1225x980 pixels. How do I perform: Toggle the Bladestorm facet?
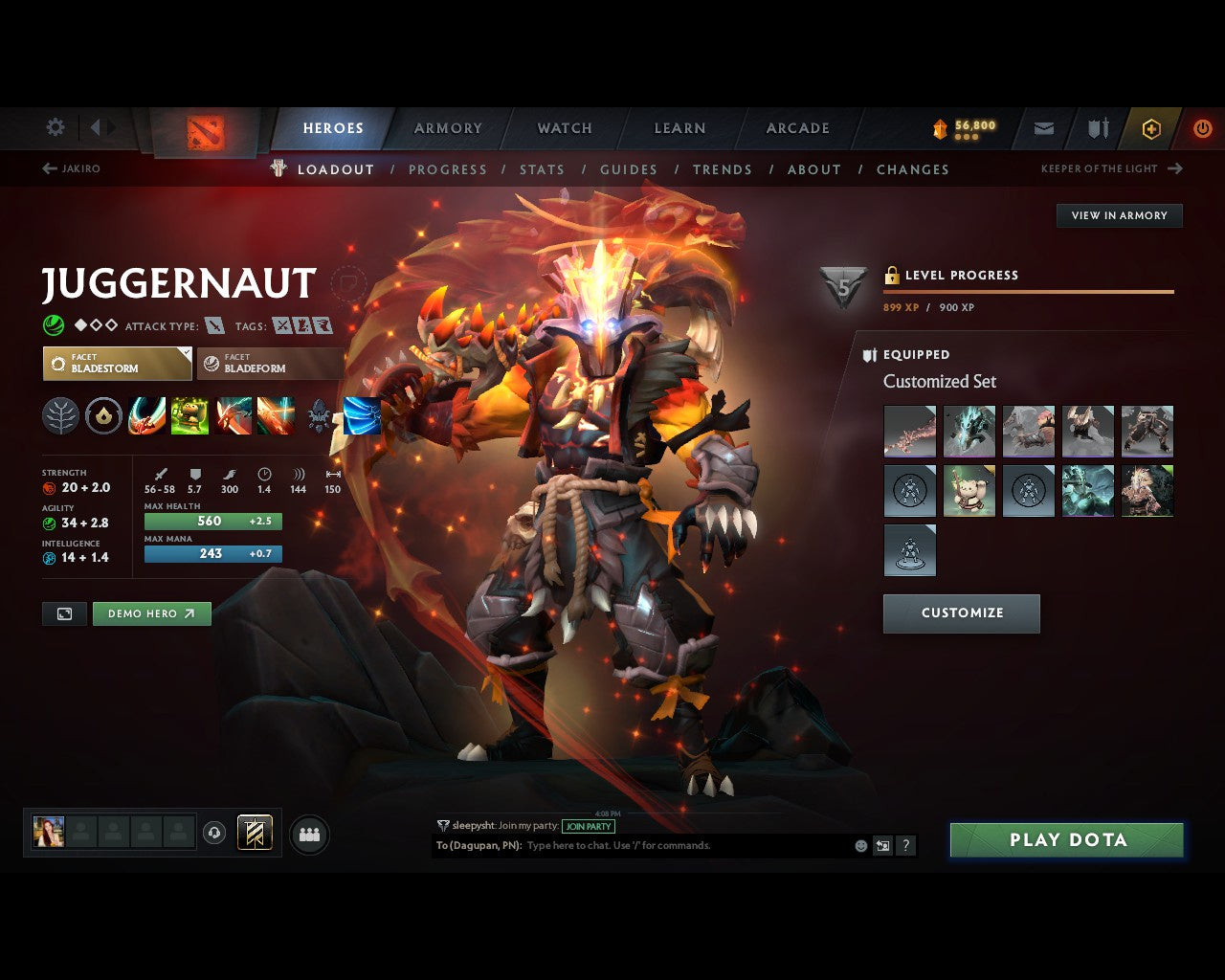117,363
